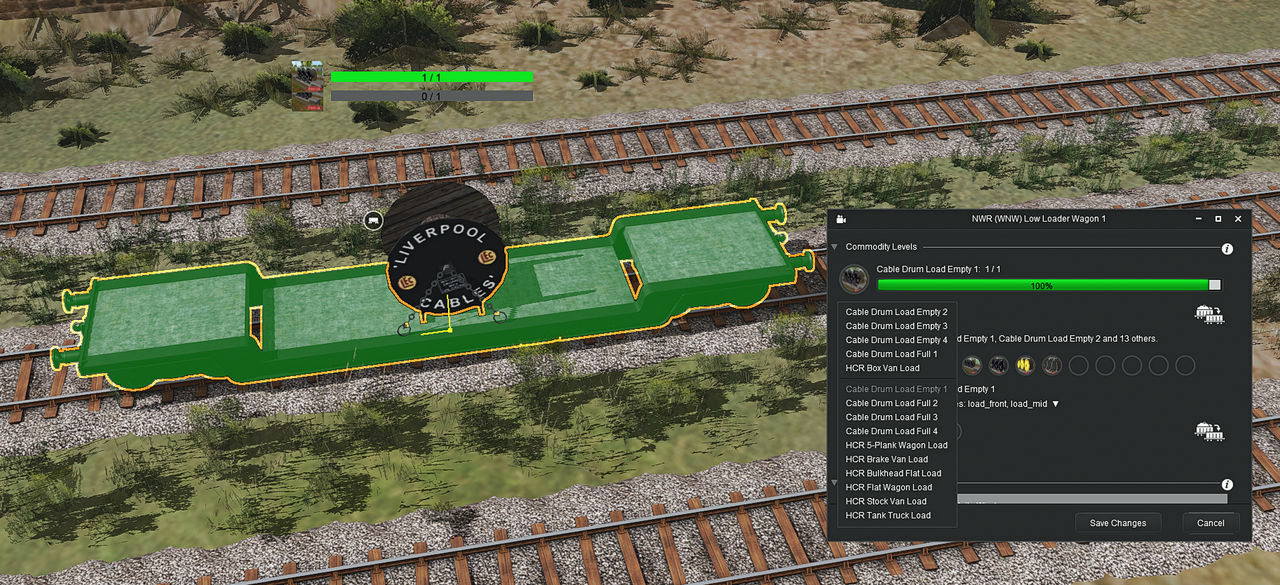Screen dimensions: 1280x585
Task: Select Cable Drum Load Full 1
Action: (x=891, y=354)
